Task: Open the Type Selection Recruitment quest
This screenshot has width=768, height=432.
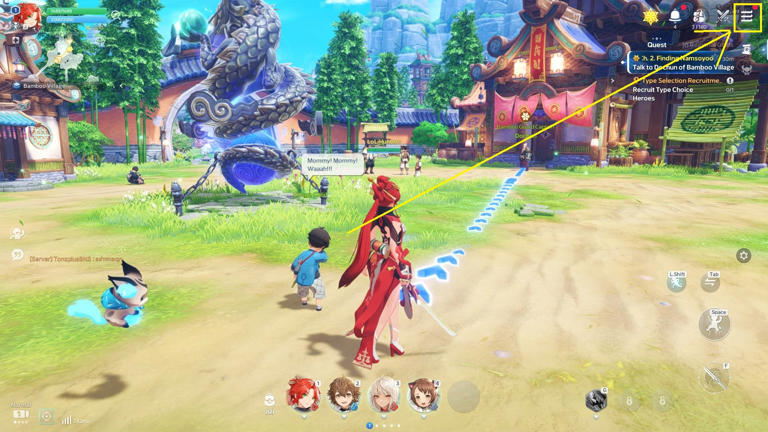Action: 682,80
